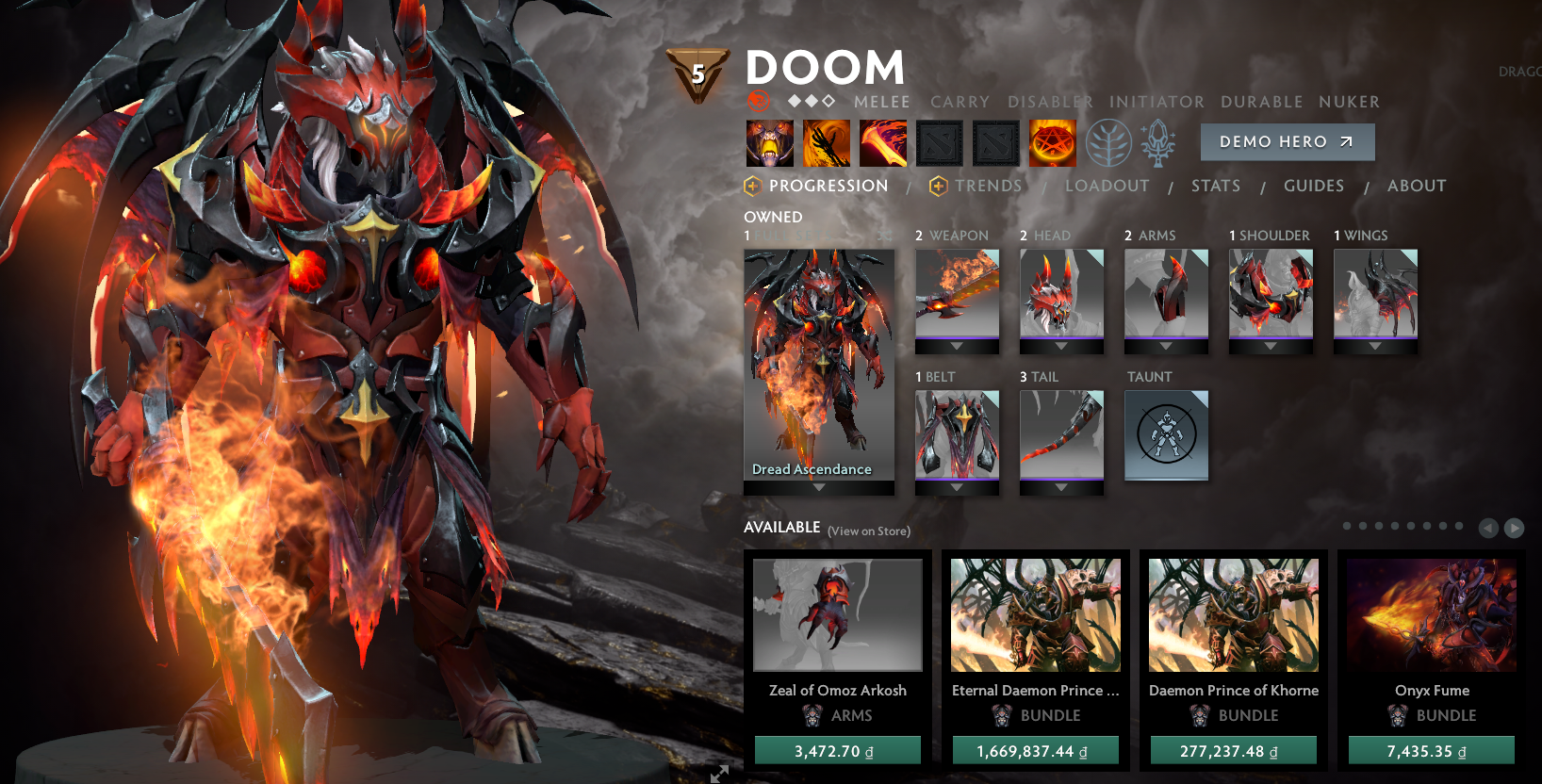Expand the Head item dropdown arrow
Viewport: 1542px width, 784px height.
coord(1061,346)
